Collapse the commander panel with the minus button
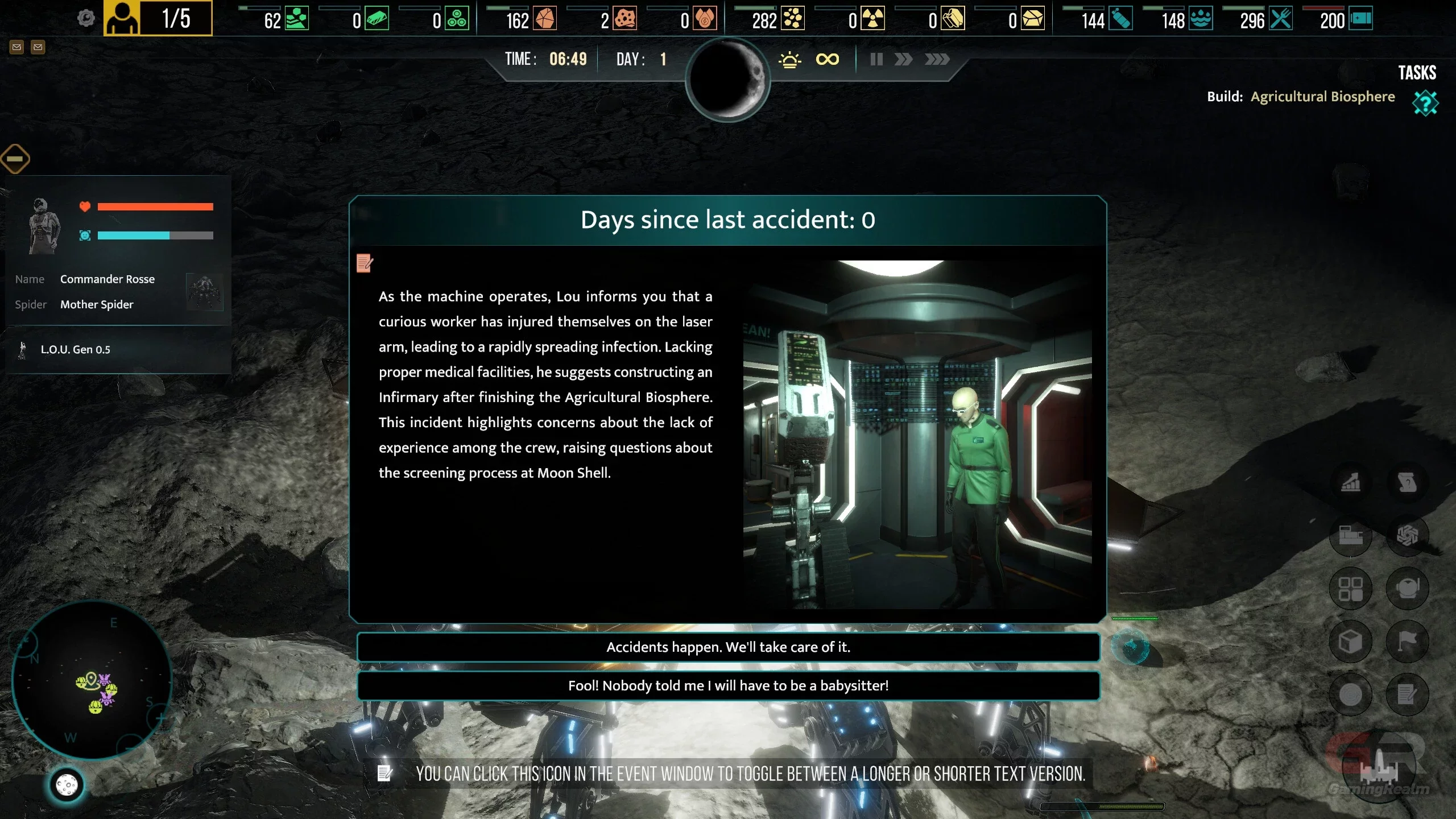 coord(15,159)
